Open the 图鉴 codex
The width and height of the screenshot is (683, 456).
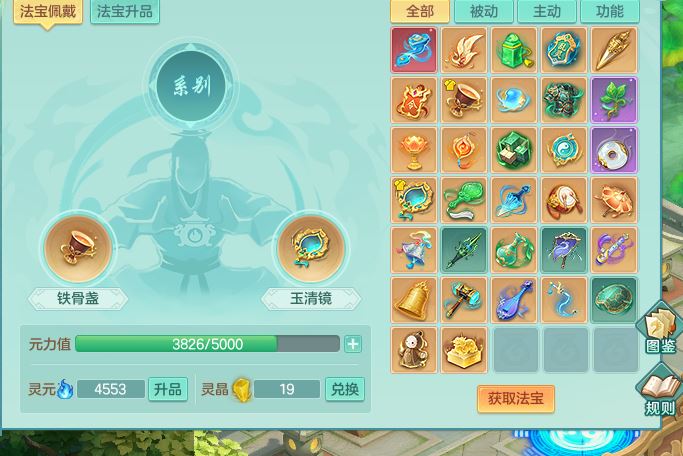click(x=661, y=328)
